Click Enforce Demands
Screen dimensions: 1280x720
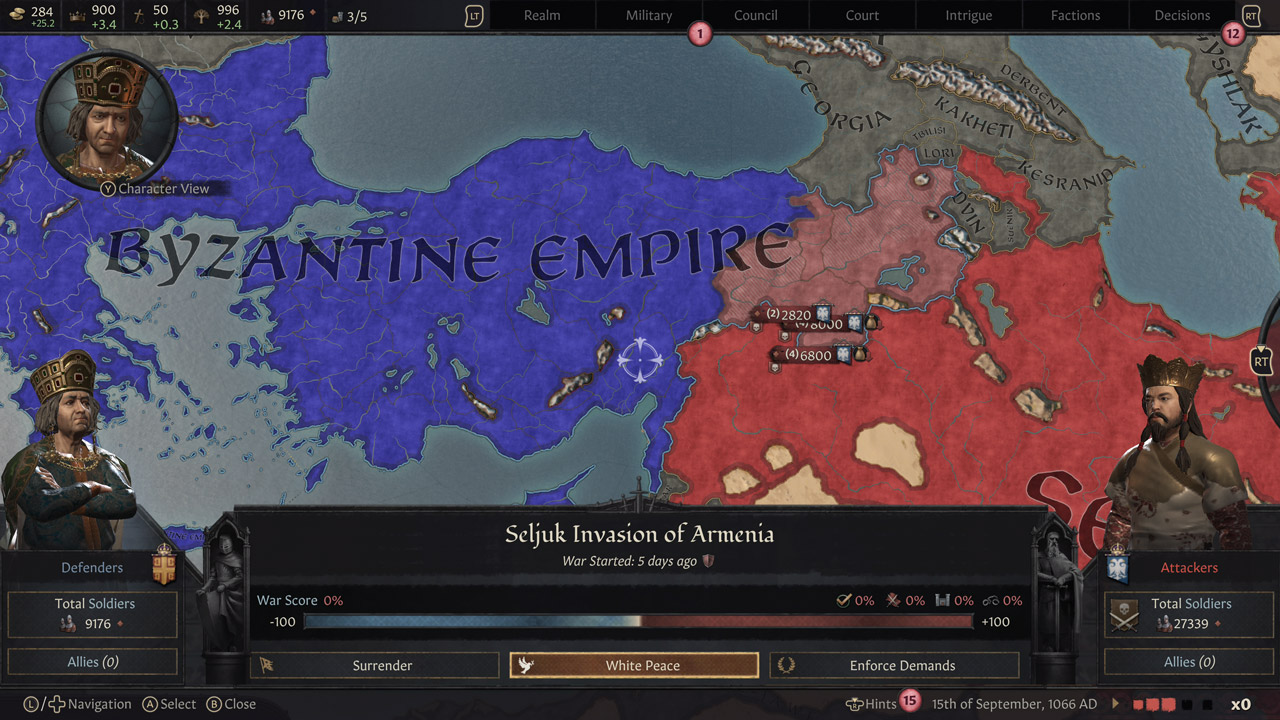[894, 665]
